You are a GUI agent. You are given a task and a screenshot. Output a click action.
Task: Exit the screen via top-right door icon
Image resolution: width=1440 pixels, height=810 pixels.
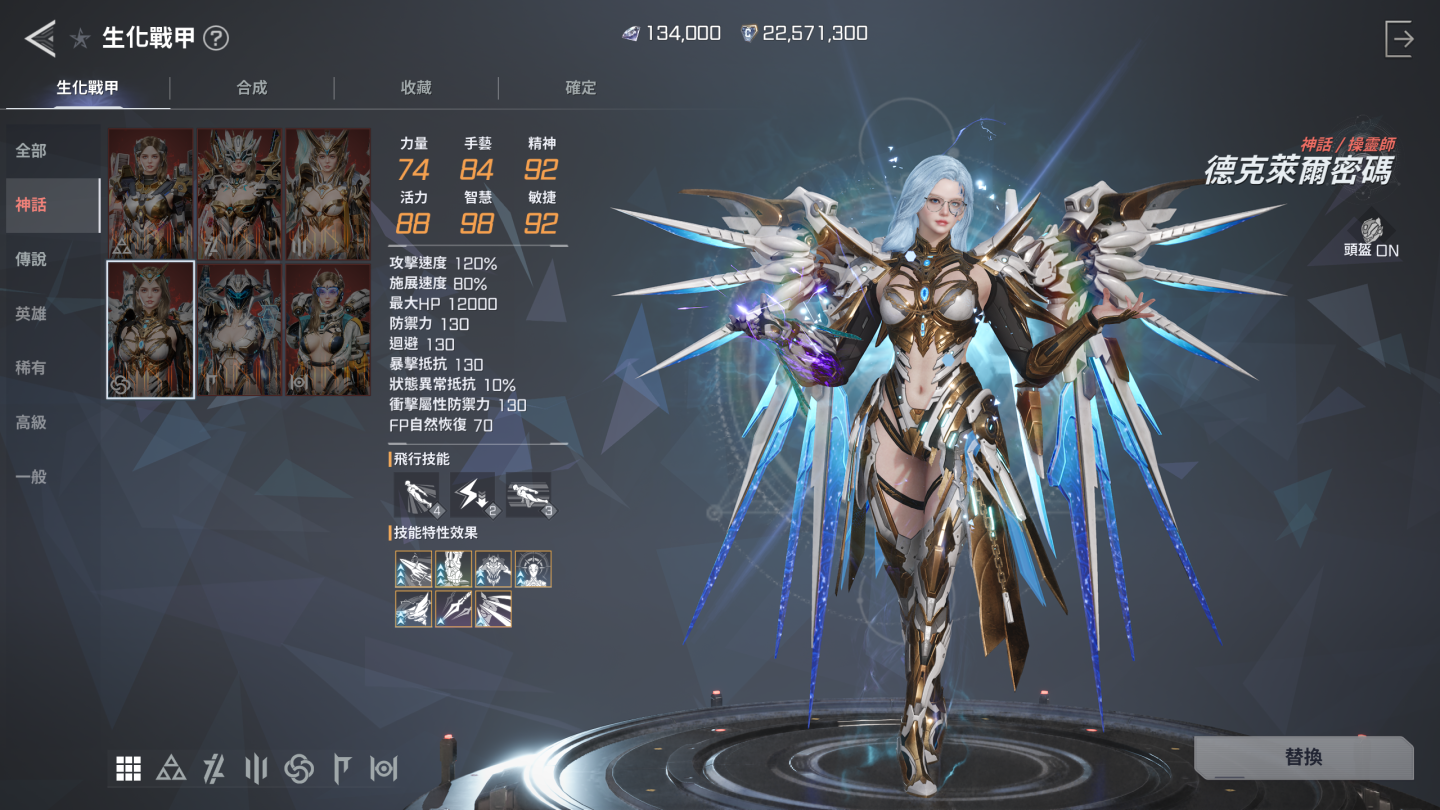pyautogui.click(x=1399, y=39)
